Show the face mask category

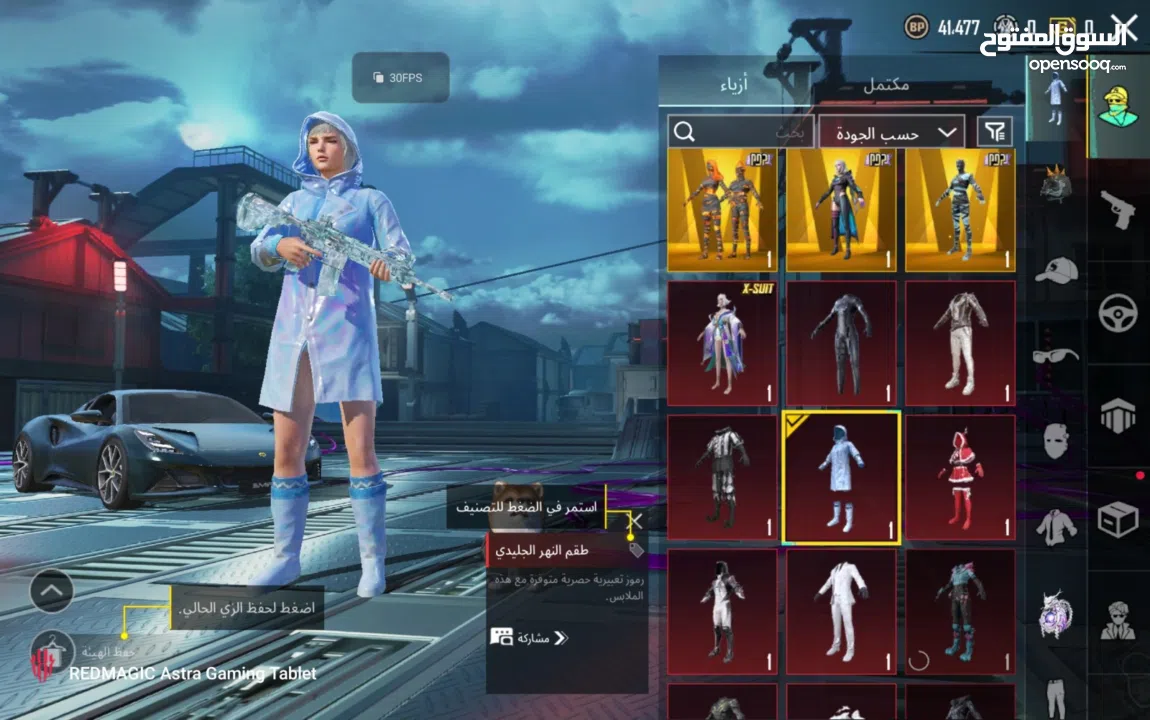[x=1056, y=440]
